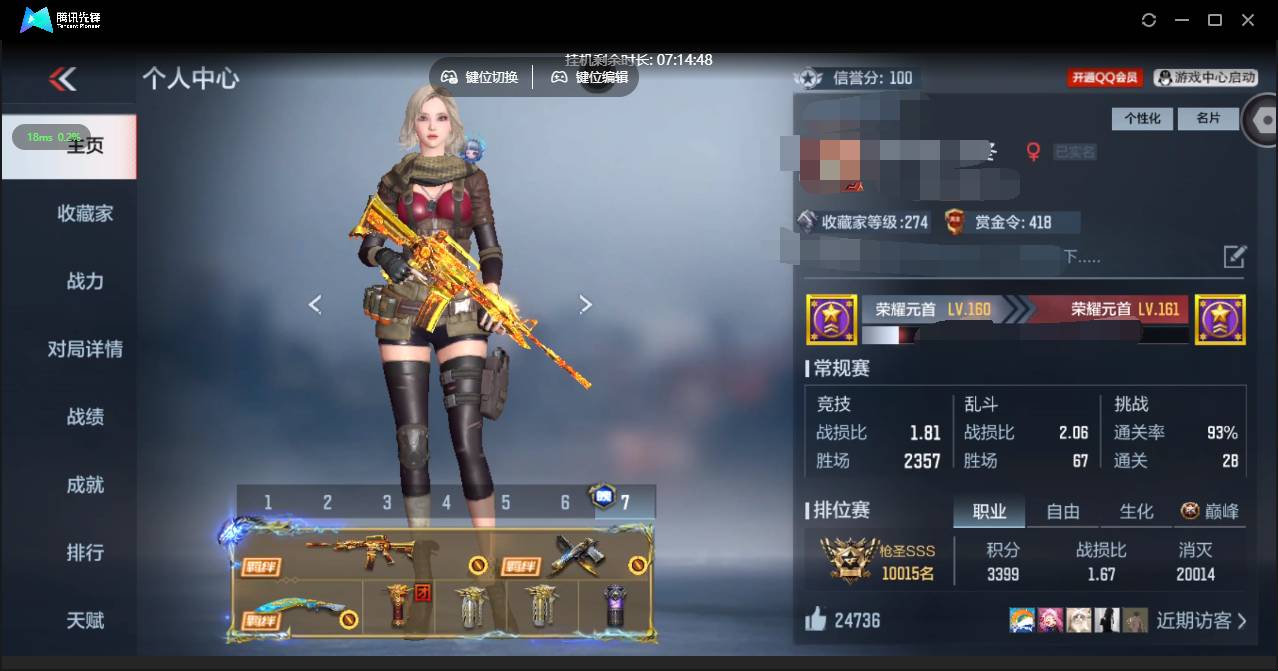Image resolution: width=1278 pixels, height=671 pixels.
Task: Click the 个性化 button
Action: coord(1142,118)
